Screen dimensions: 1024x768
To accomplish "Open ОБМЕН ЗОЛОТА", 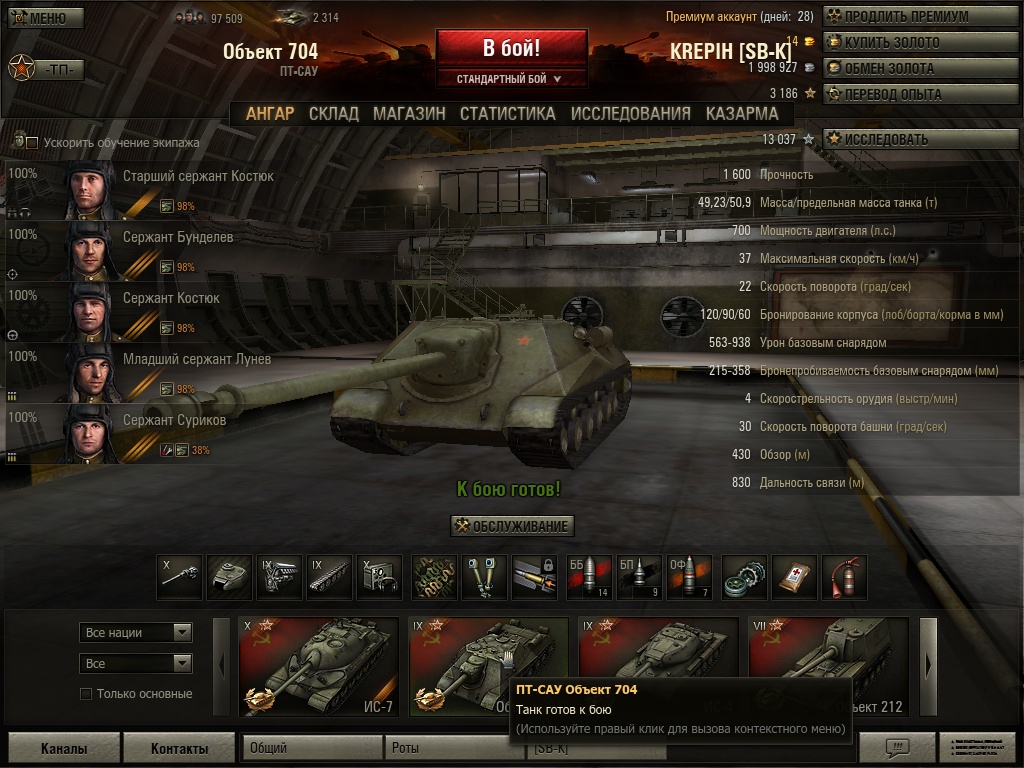I will (908, 68).
